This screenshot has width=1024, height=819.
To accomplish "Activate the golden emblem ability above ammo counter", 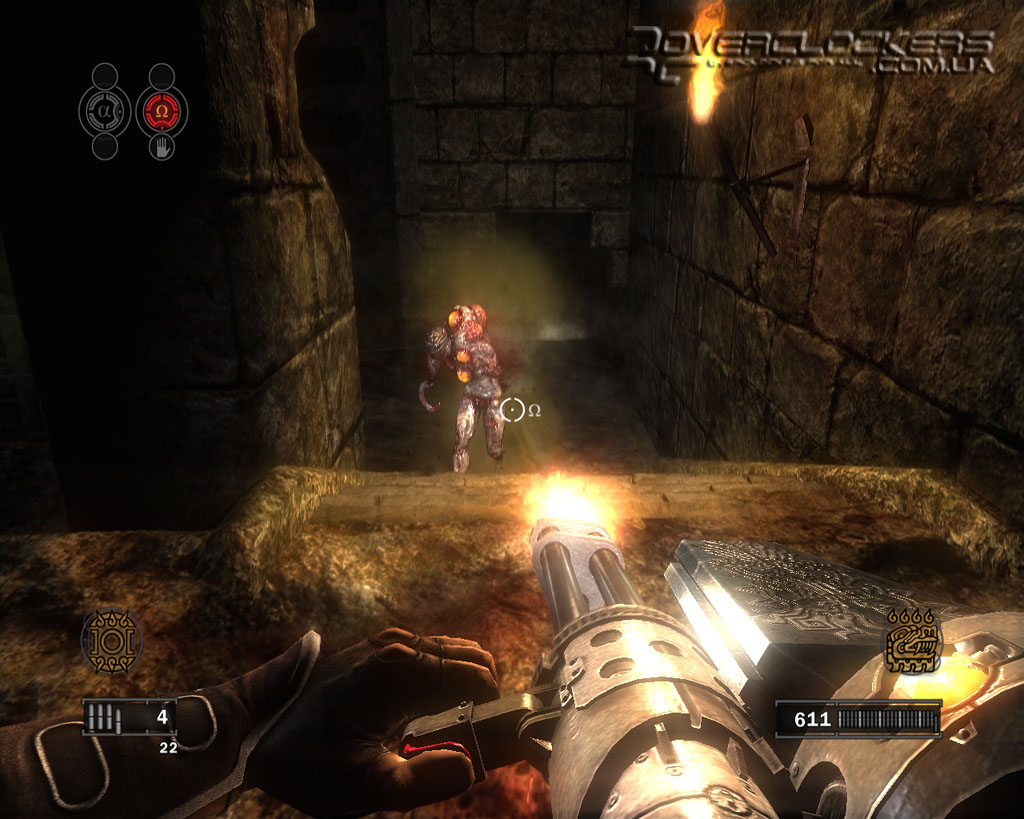I will (x=111, y=640).
